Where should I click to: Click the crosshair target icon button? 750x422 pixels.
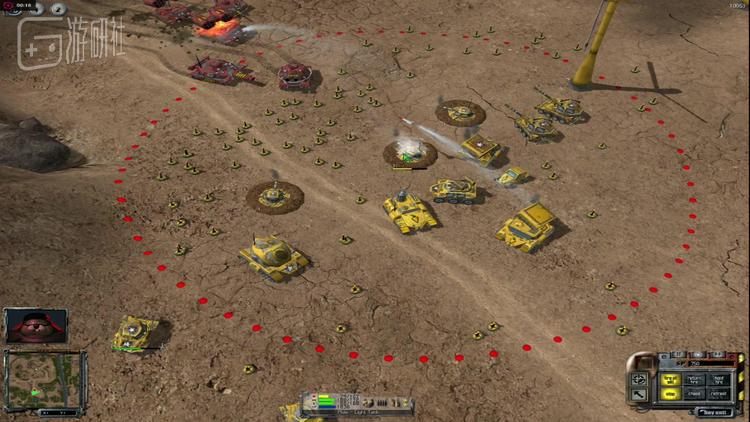tap(638, 380)
